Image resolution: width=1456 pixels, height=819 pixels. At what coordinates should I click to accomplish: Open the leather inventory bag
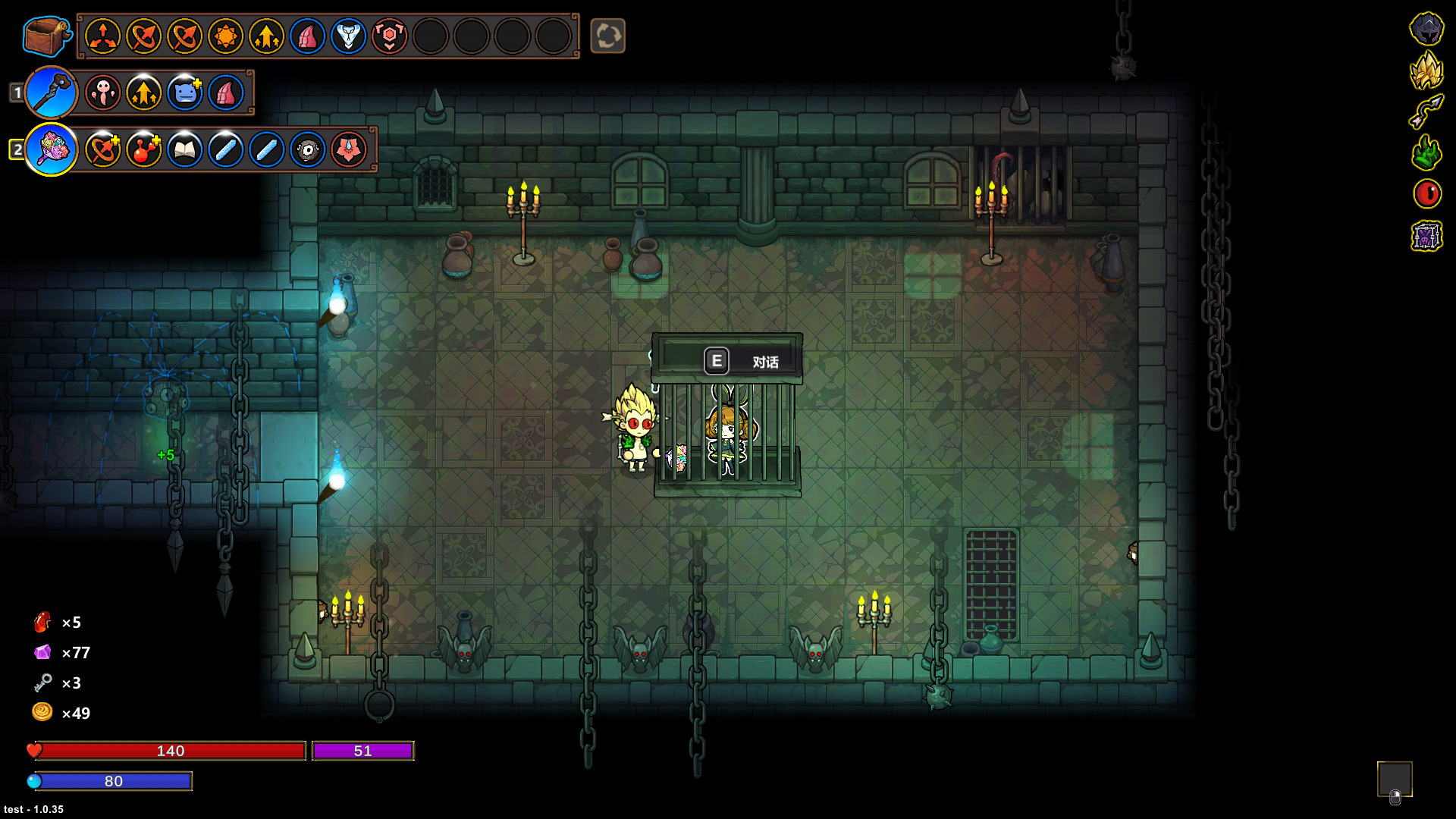[45, 35]
